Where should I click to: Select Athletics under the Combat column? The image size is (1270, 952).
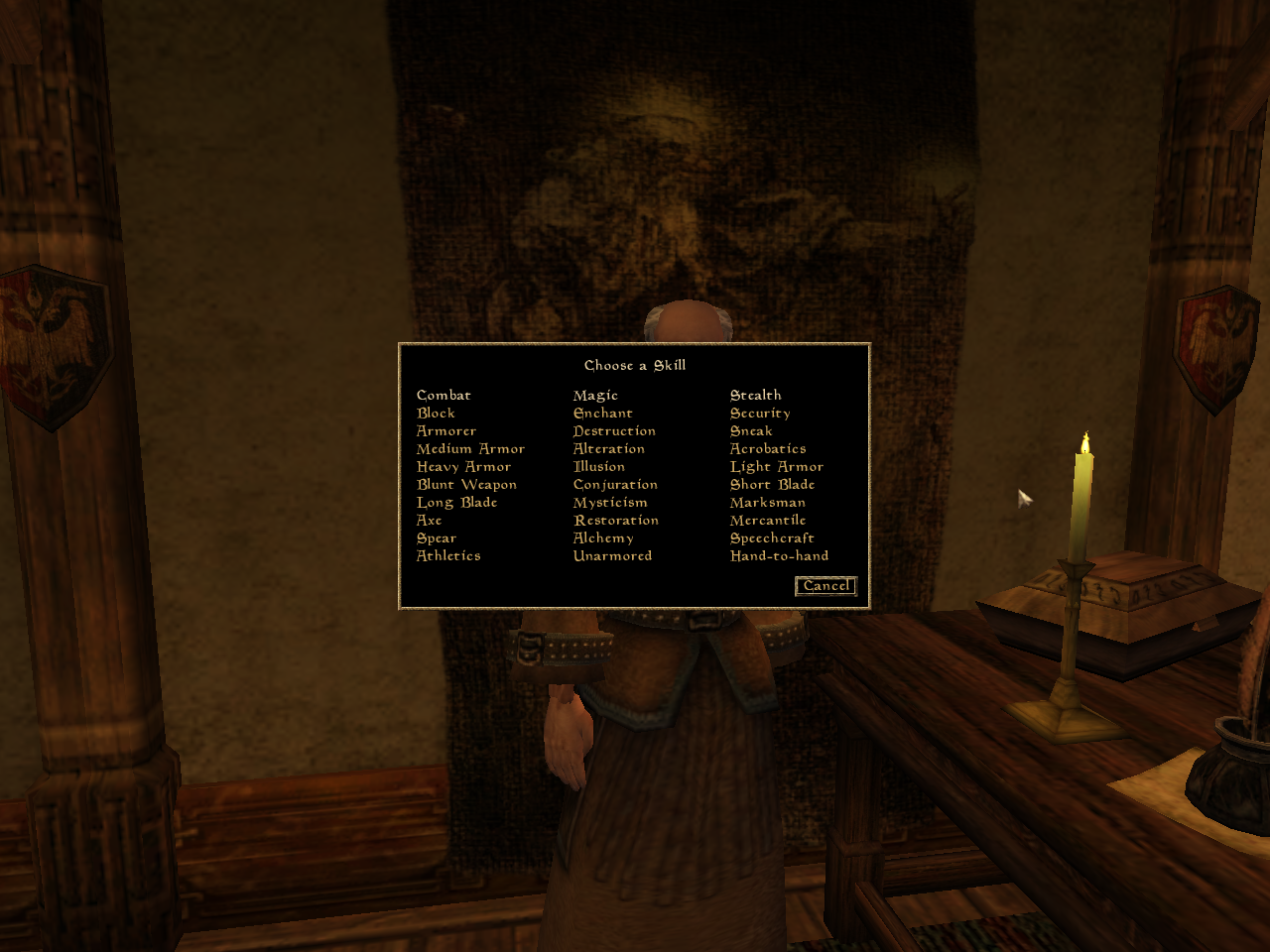tap(448, 555)
